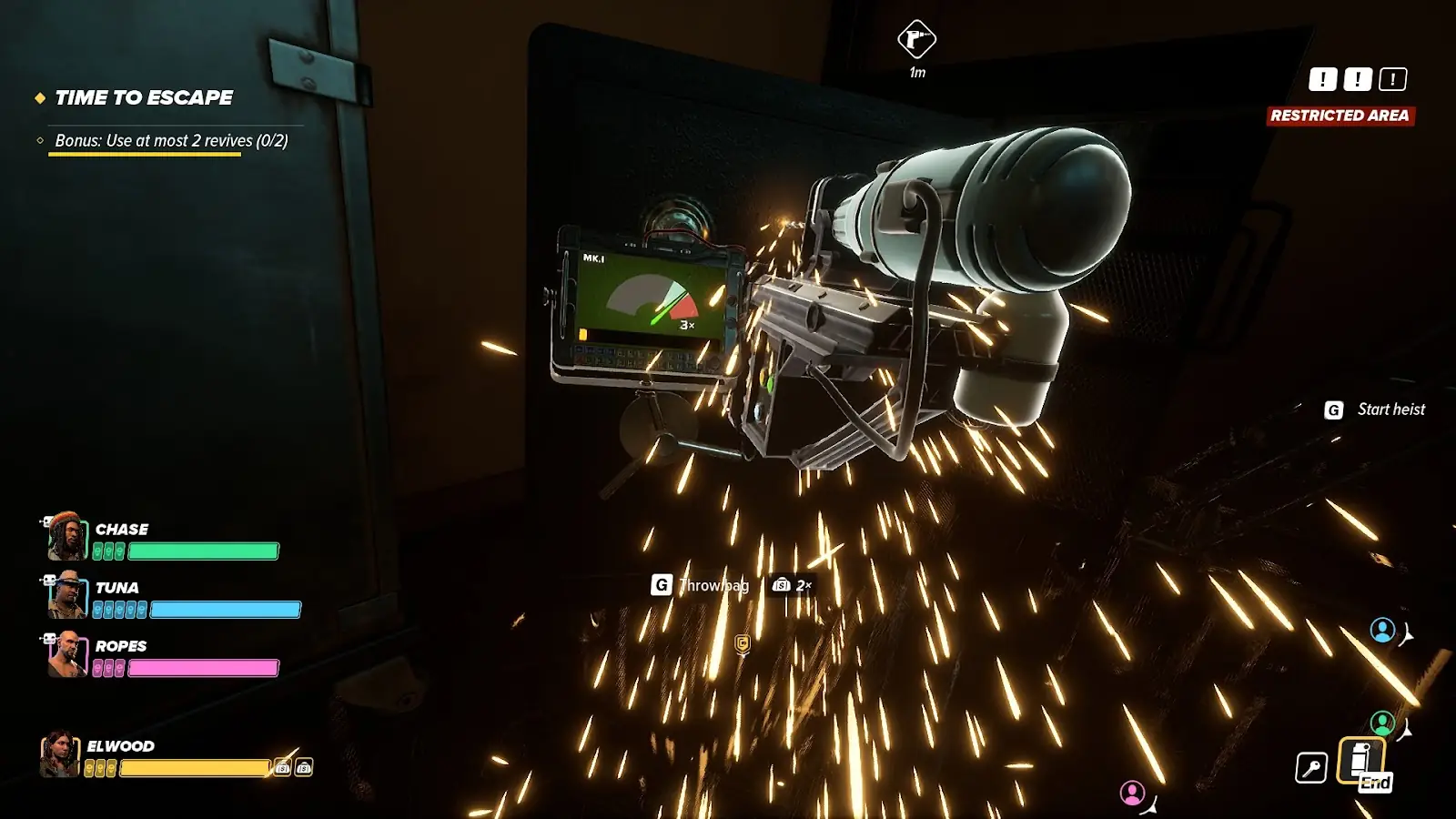Image resolution: width=1456 pixels, height=819 pixels.
Task: Open the Time to Escape objective tracker
Action: [x=144, y=97]
